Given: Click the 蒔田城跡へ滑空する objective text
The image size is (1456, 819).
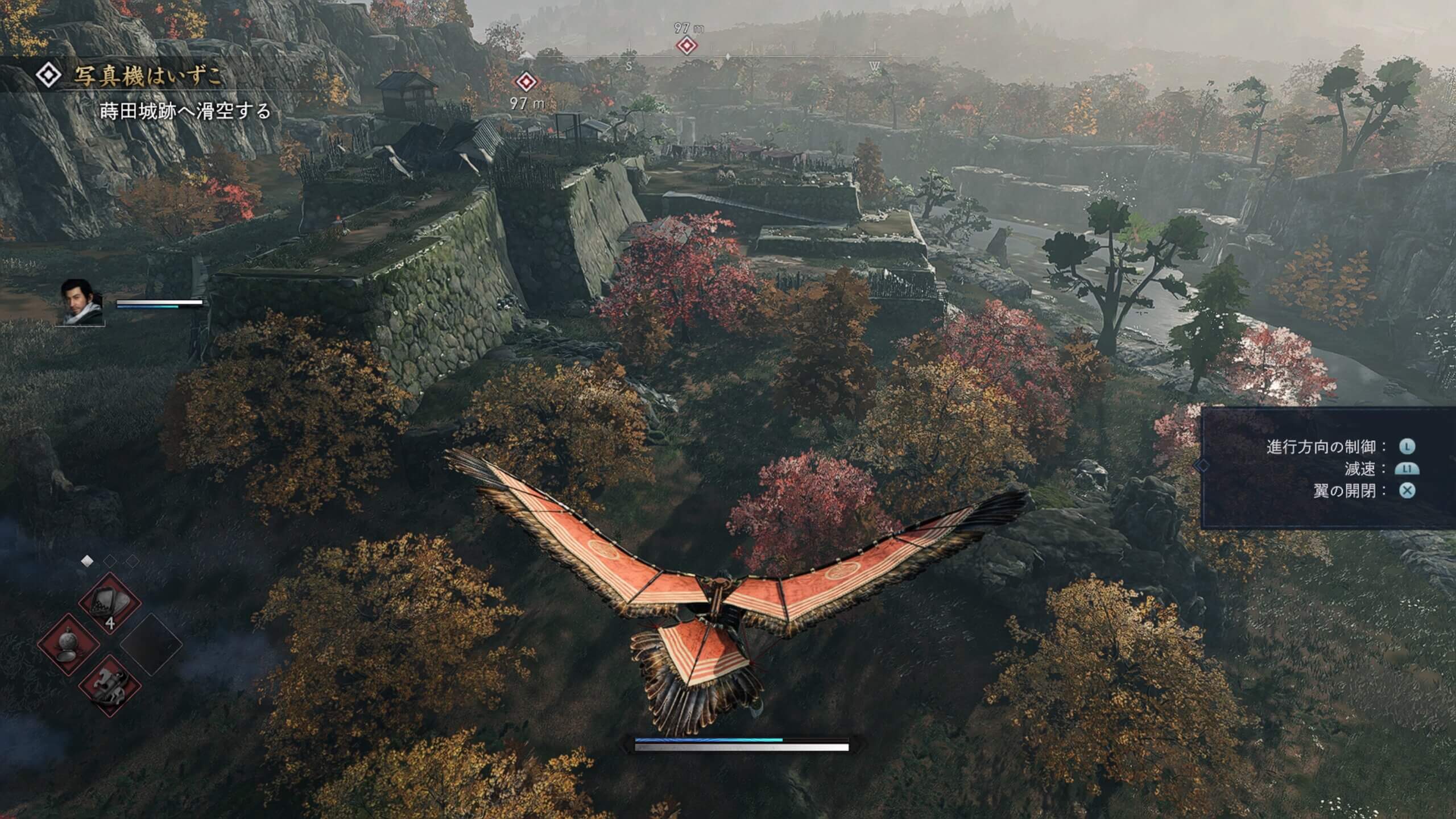Looking at the screenshot, I should click(185, 111).
